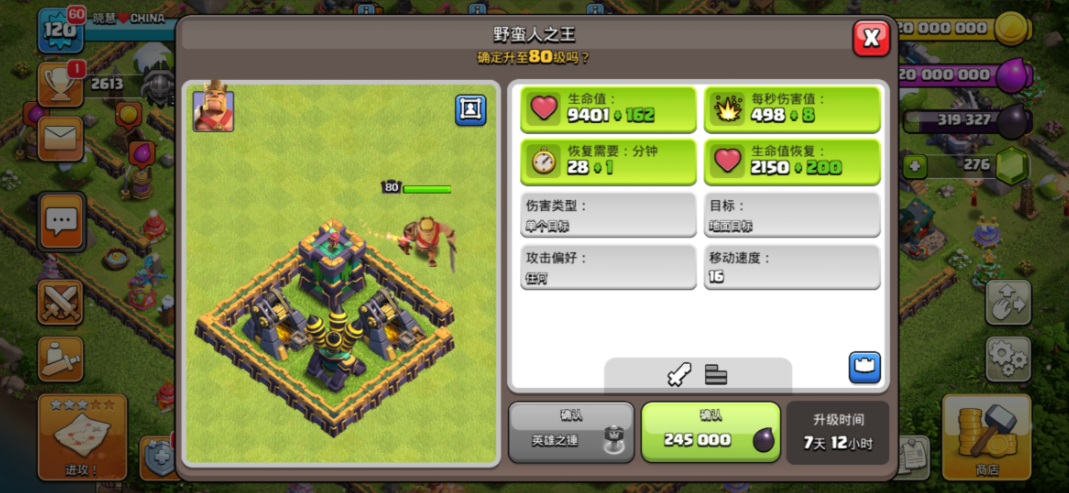Open the mail envelope inbox
1069x493 pixels.
click(60, 138)
